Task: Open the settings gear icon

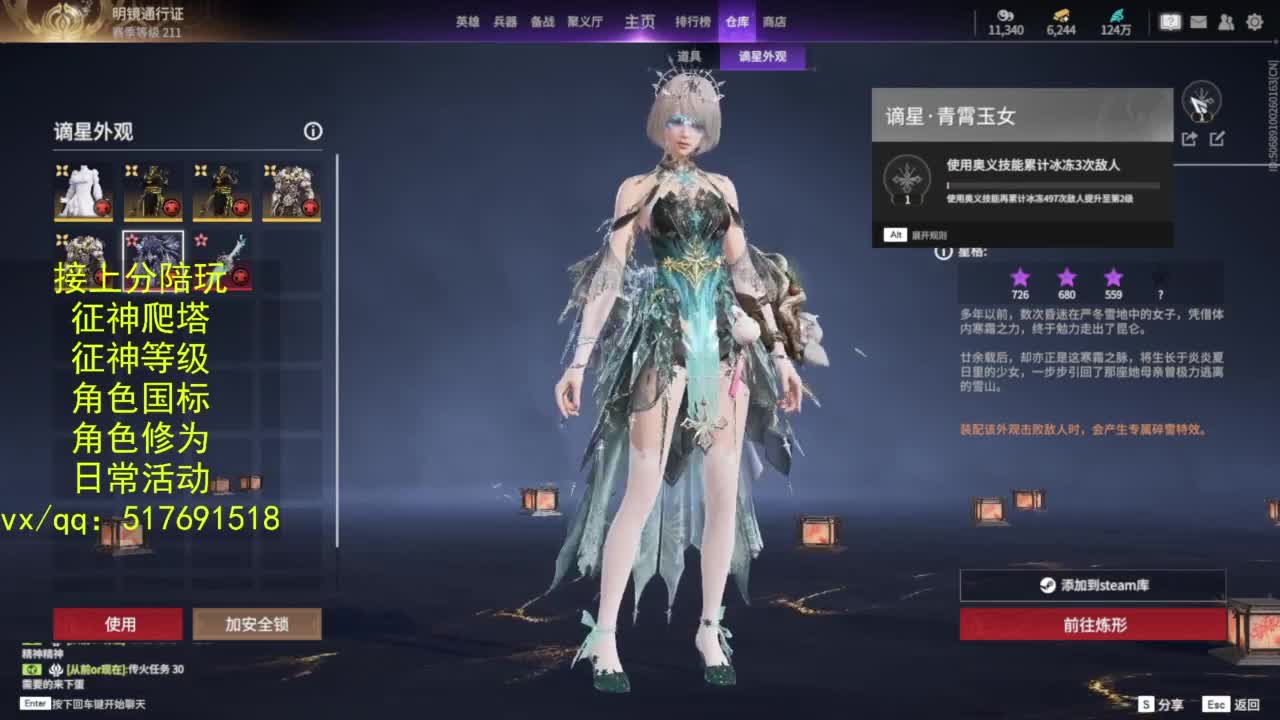Action: tap(1253, 21)
